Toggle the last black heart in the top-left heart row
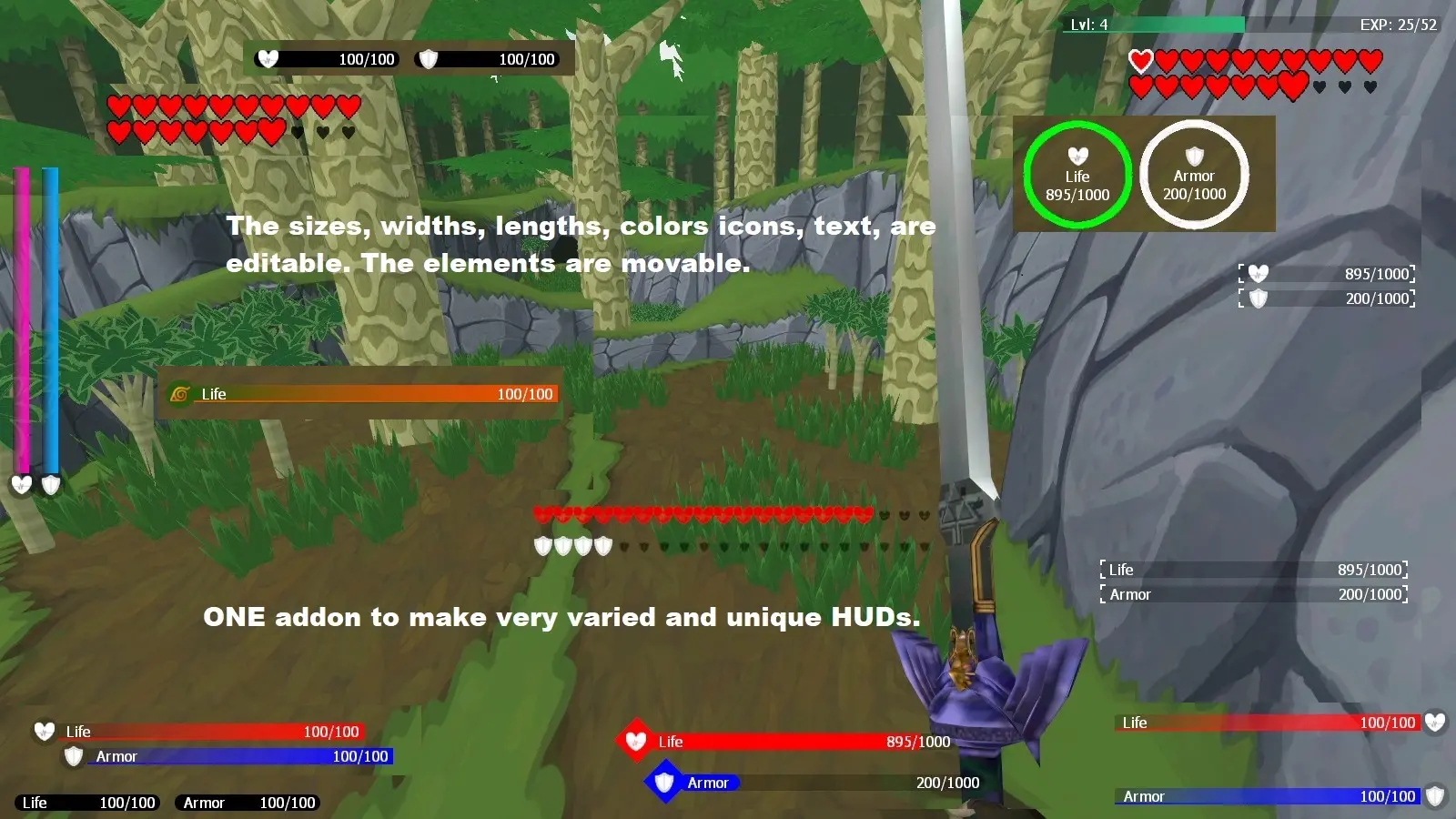 pyautogui.click(x=349, y=130)
